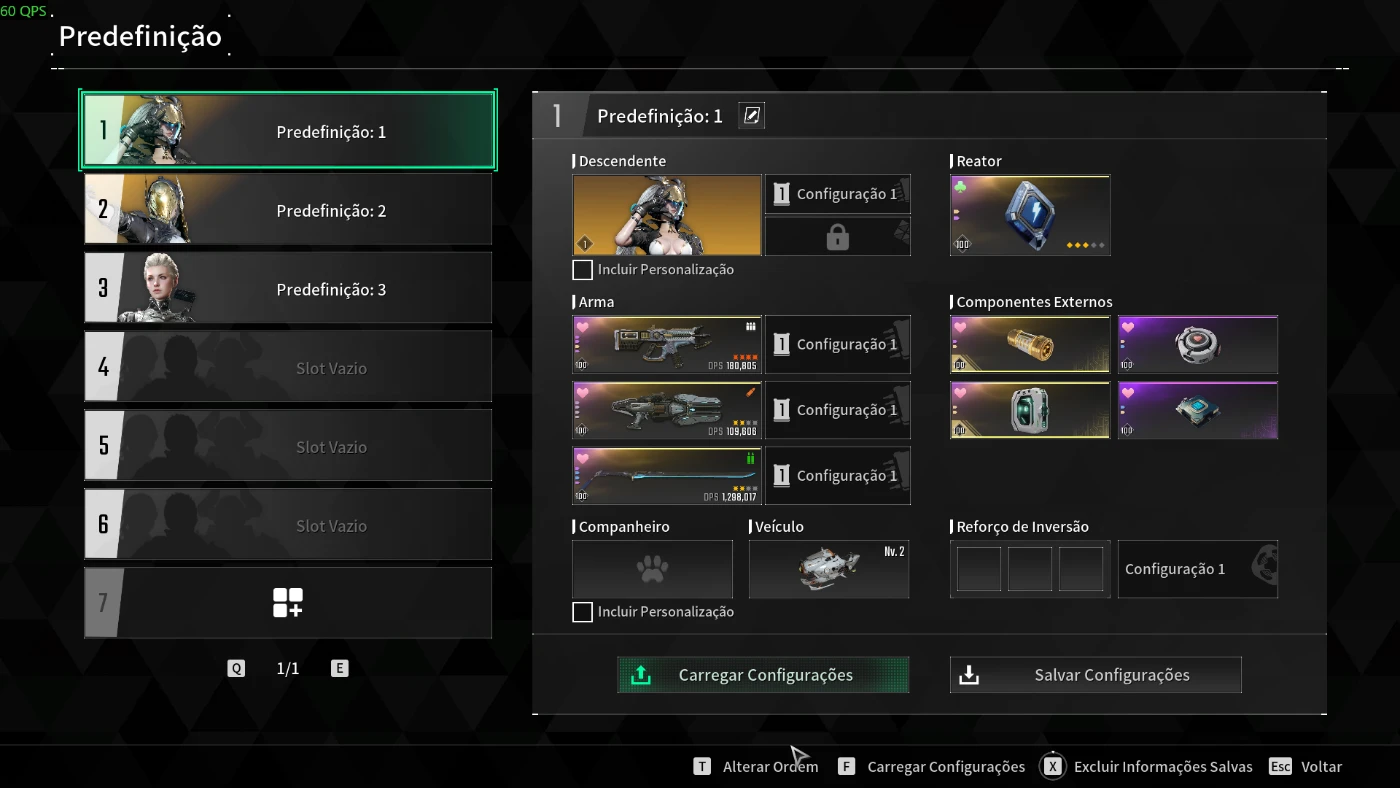The width and height of the screenshot is (1400, 788).
Task: Open Reforço de Inversão Configuração 1
Action: tap(1197, 570)
